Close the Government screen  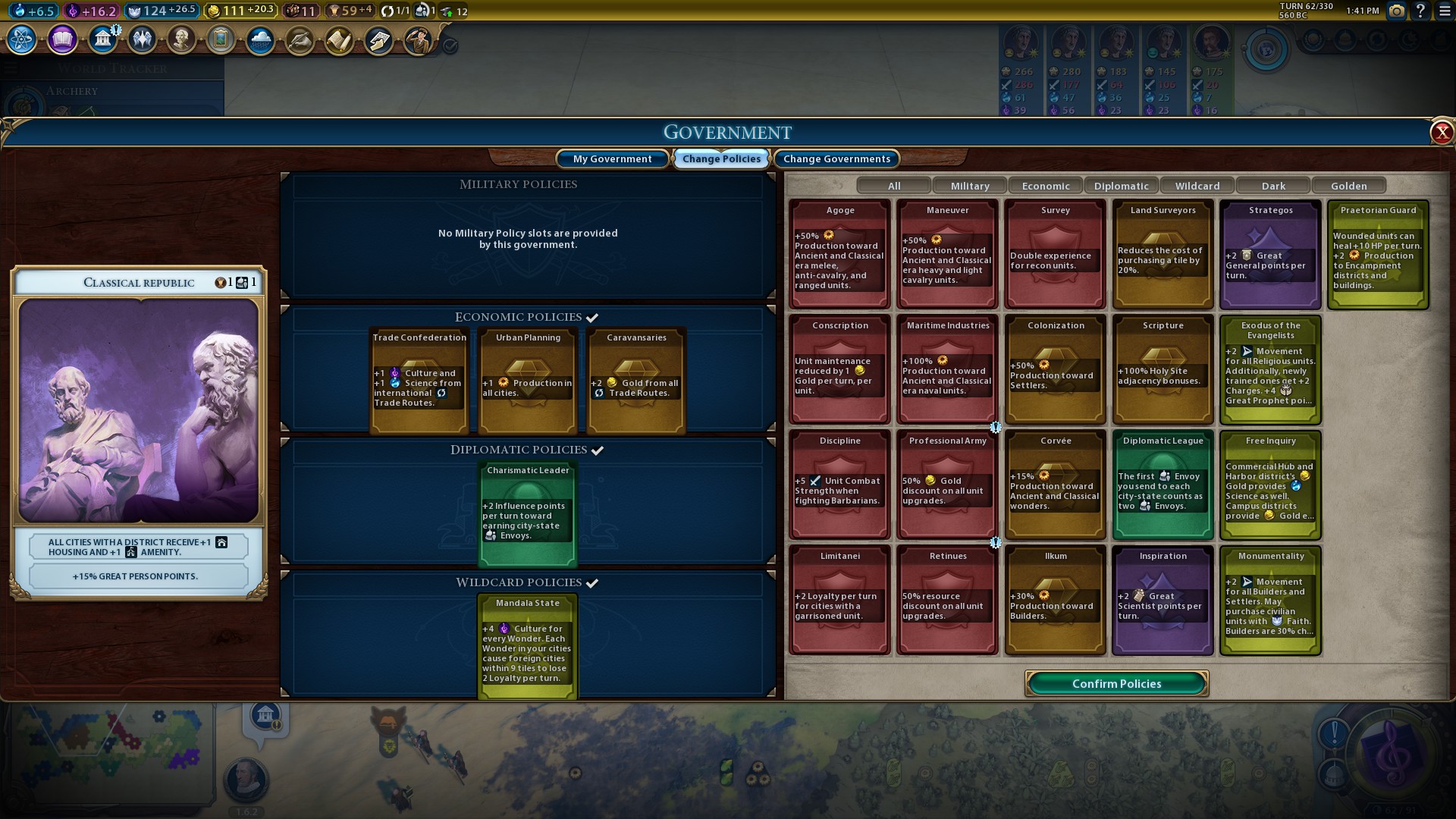pyautogui.click(x=1441, y=133)
